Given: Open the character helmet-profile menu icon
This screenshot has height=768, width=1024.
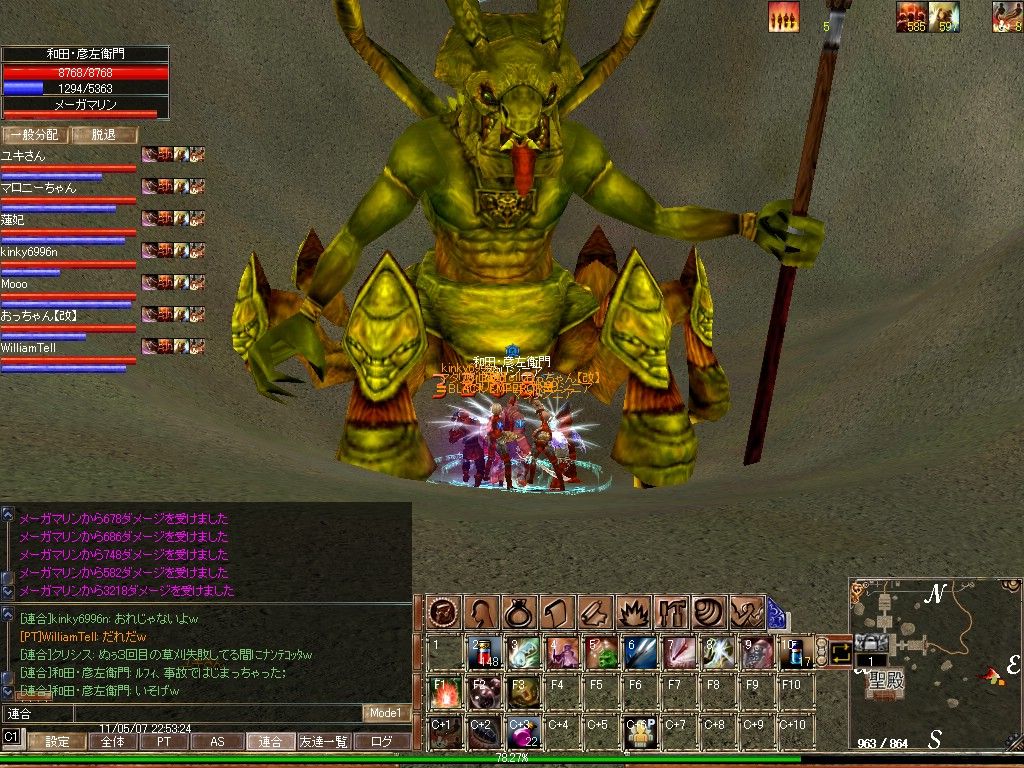Looking at the screenshot, I should pyautogui.click(x=481, y=610).
